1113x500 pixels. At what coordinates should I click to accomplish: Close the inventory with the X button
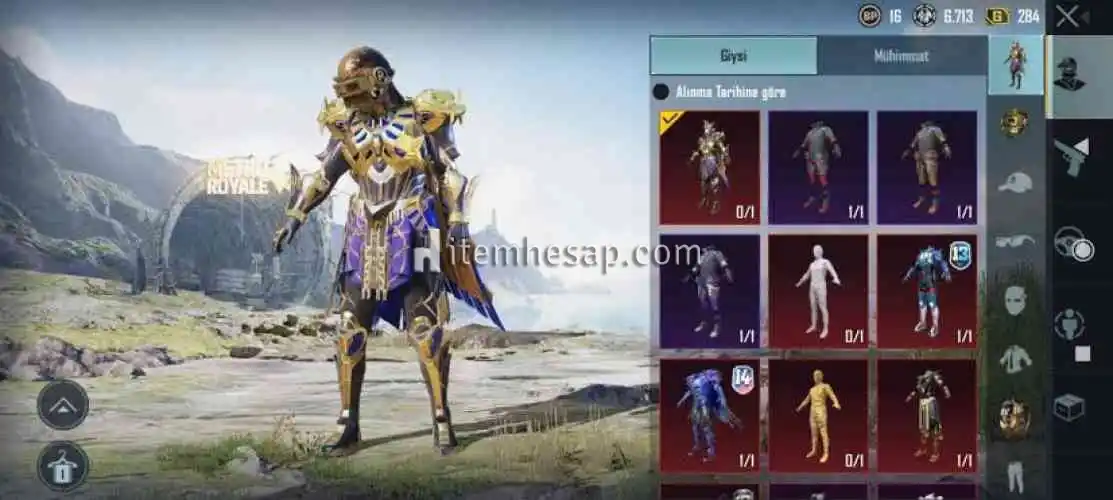[1069, 16]
